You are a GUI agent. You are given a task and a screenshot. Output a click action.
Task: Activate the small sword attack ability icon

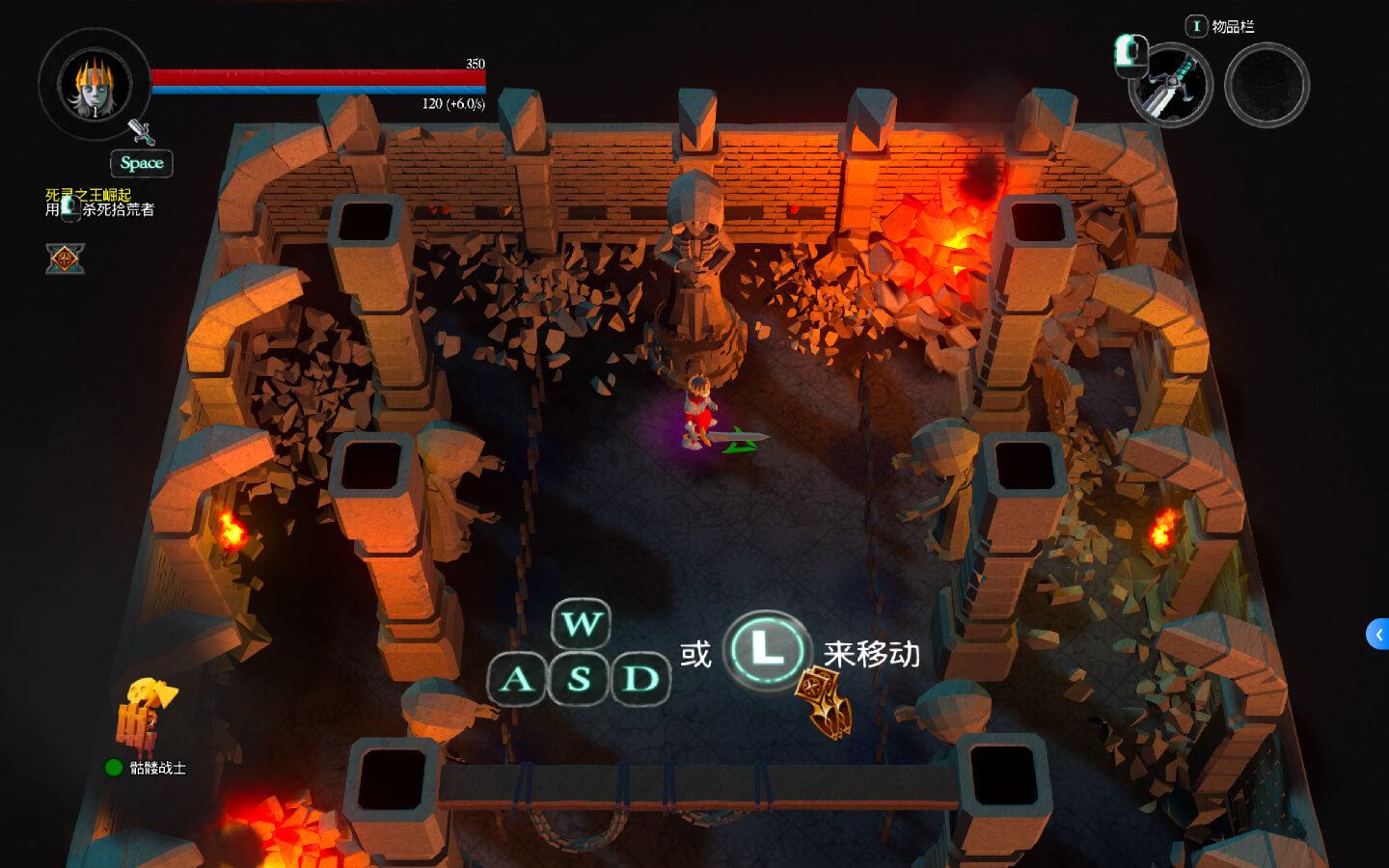(x=141, y=132)
